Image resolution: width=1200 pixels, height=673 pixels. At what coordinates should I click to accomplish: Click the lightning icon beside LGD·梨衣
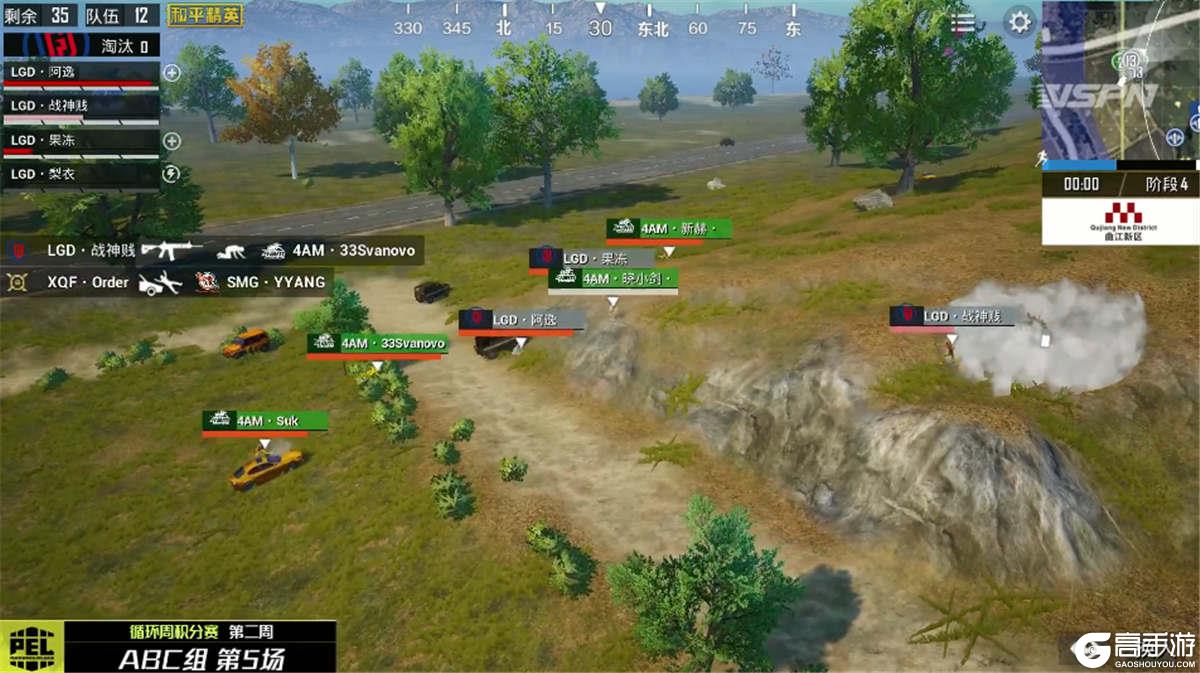(x=172, y=175)
